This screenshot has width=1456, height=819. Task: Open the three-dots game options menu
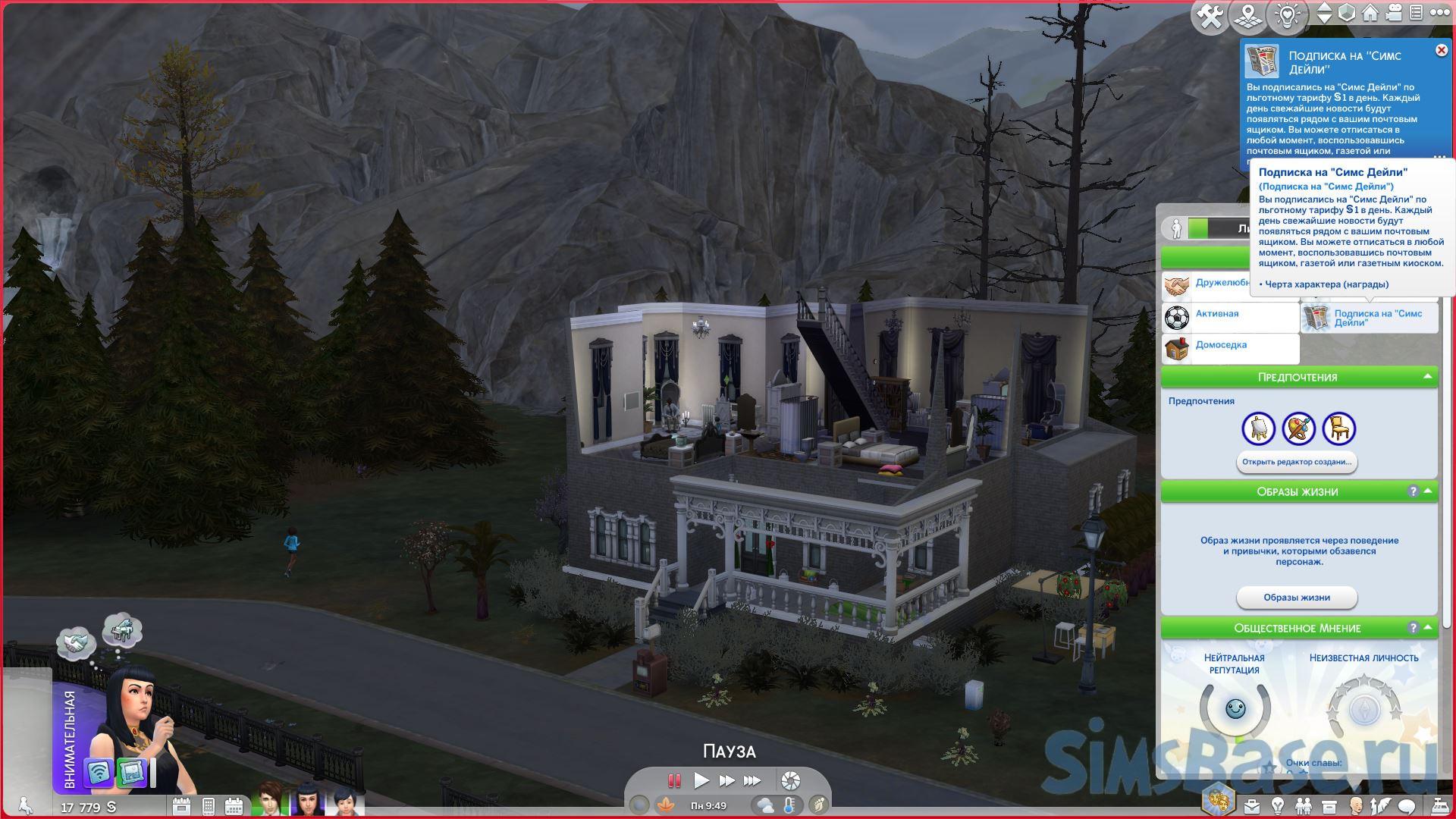[1439, 13]
